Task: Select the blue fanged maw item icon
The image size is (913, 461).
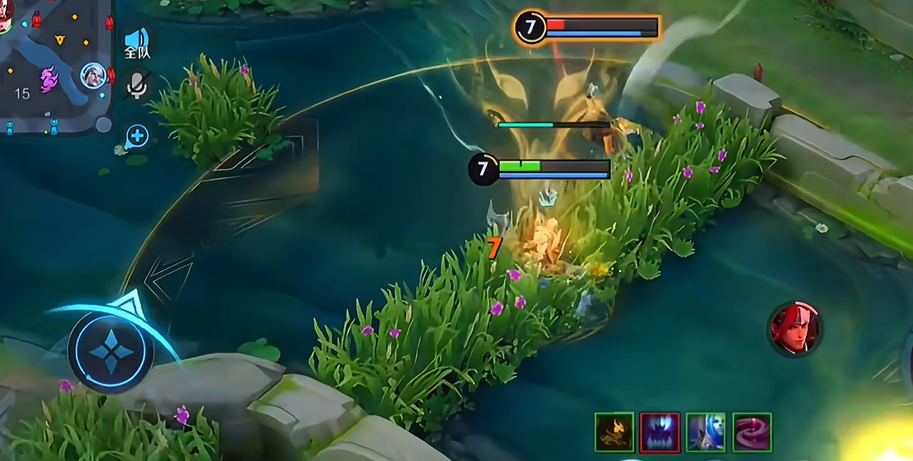Action: (x=660, y=432)
